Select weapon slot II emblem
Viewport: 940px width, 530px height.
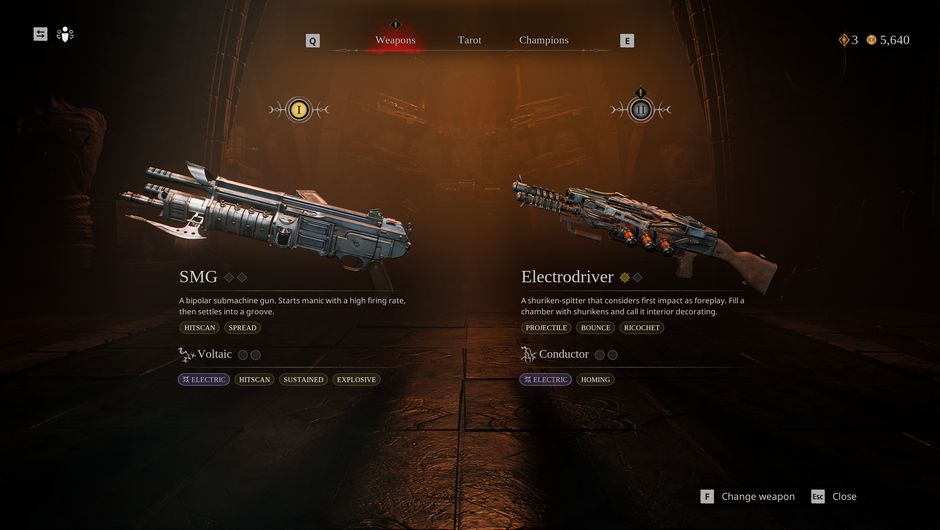(641, 110)
